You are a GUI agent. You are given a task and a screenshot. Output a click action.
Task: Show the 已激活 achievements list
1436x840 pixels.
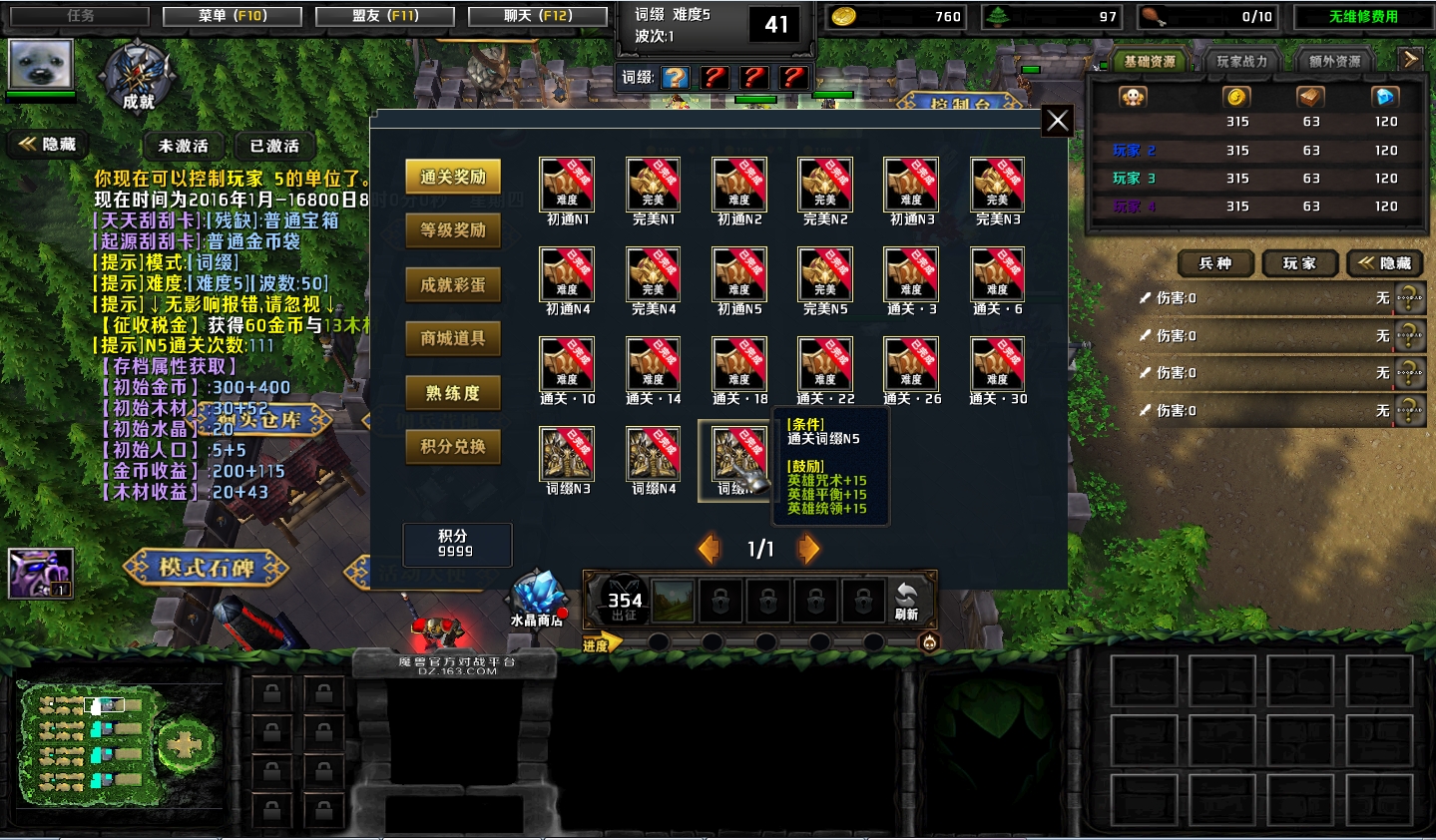click(274, 146)
